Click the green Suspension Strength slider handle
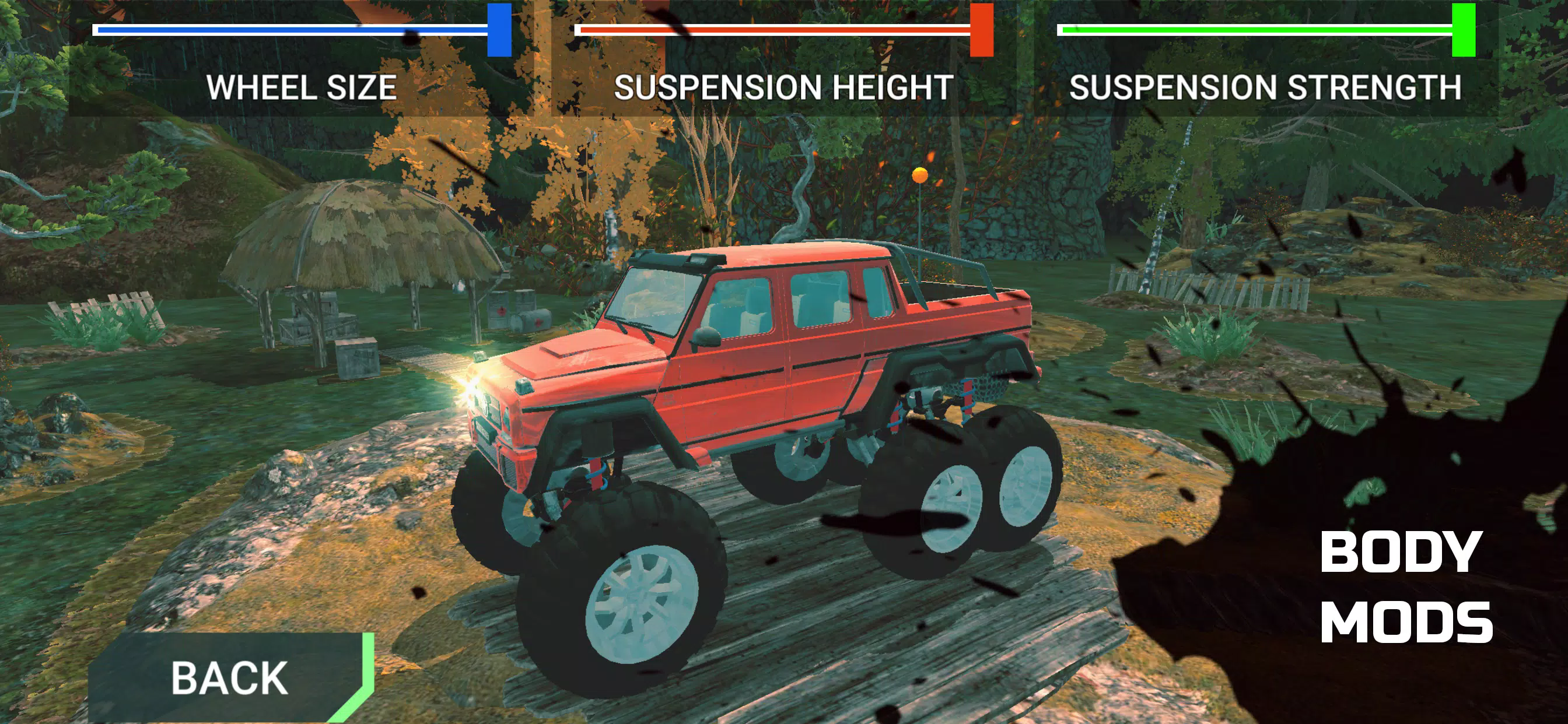The width and height of the screenshot is (1568, 724). click(1464, 30)
